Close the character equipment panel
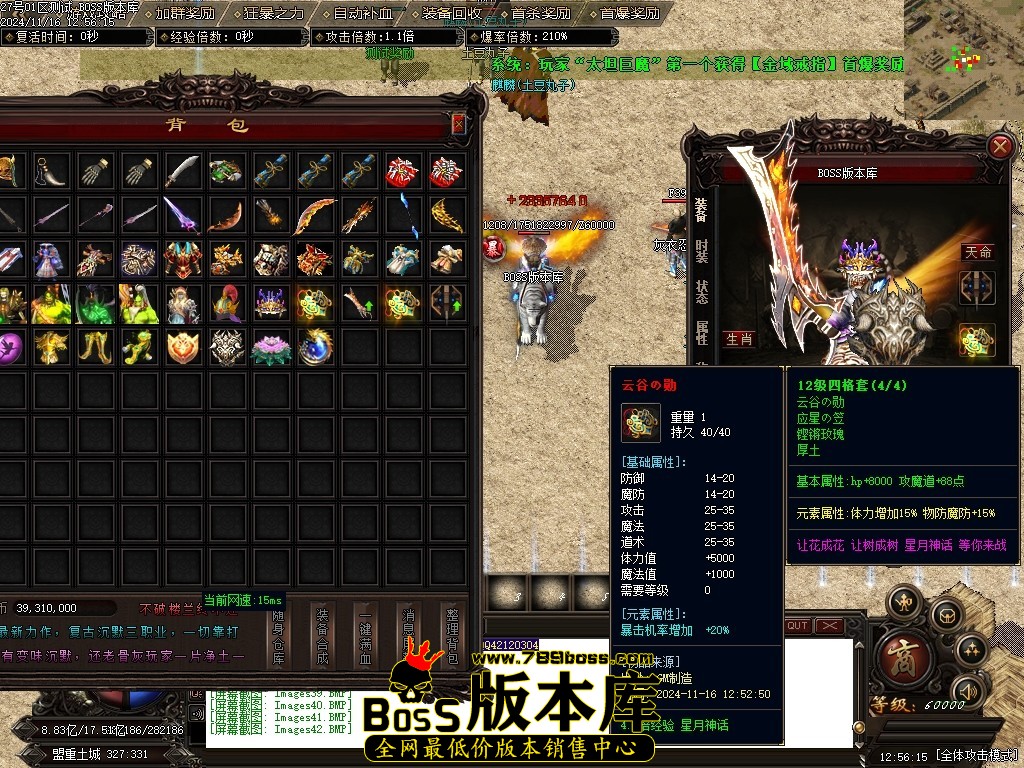 (999, 147)
